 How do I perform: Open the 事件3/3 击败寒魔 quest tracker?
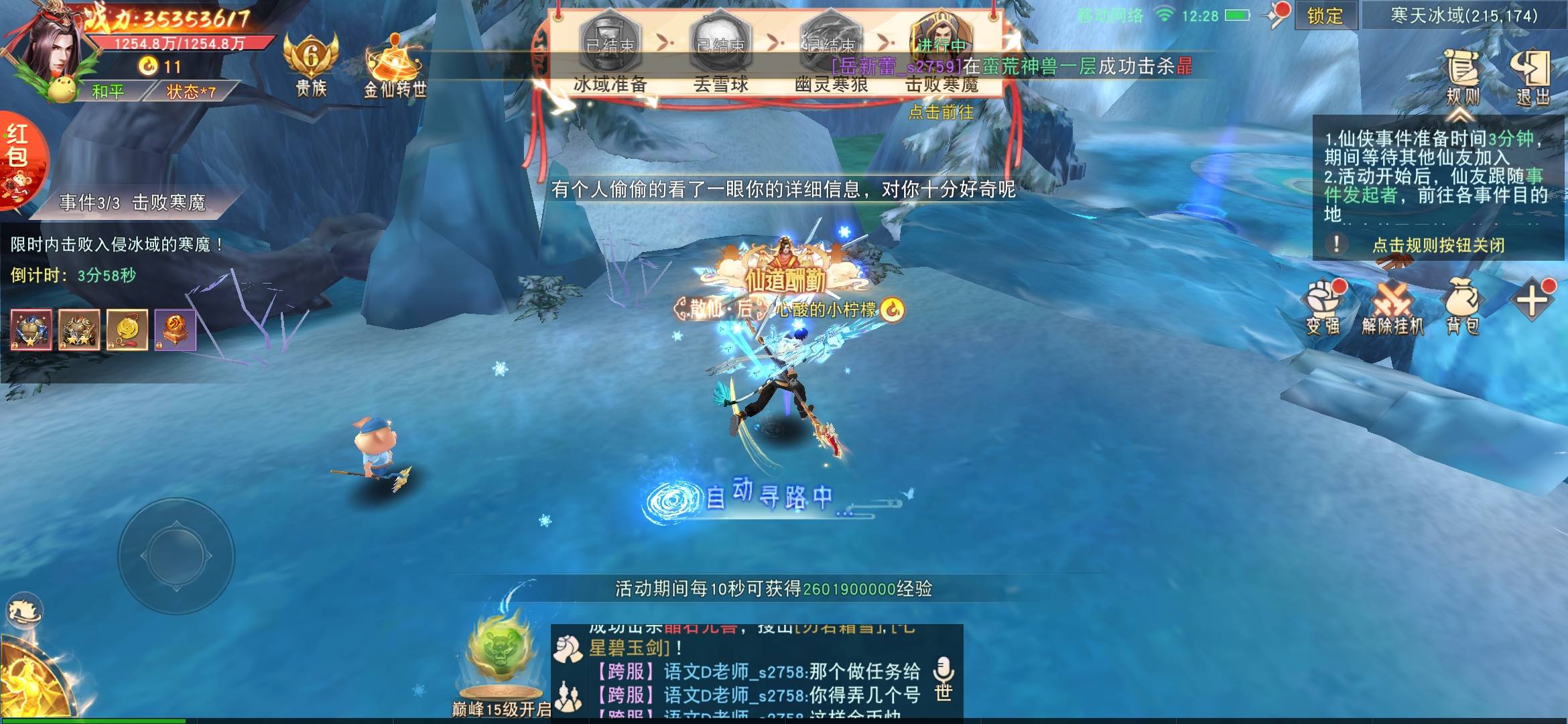coord(132,202)
